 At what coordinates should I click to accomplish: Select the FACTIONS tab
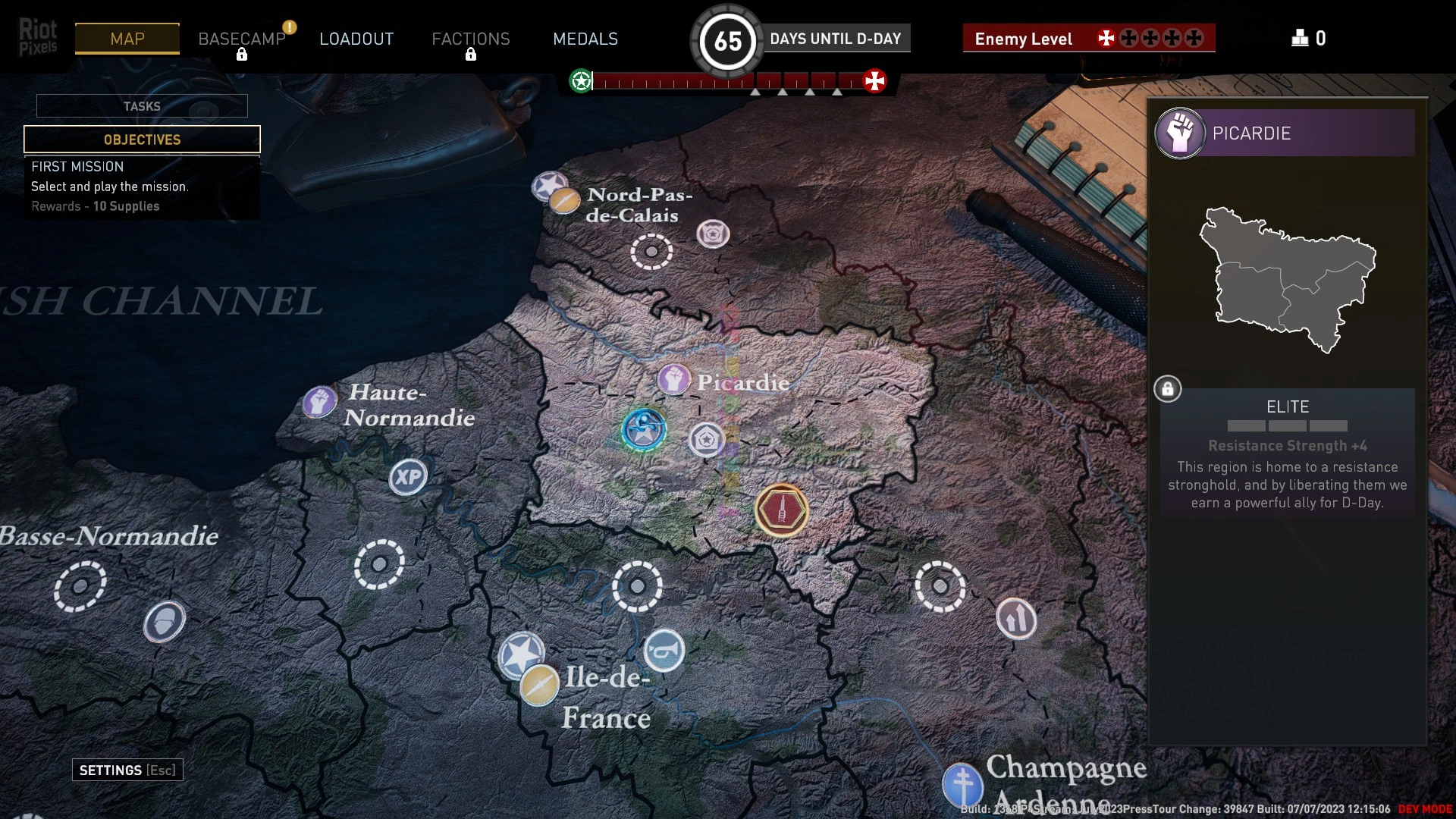pyautogui.click(x=470, y=39)
